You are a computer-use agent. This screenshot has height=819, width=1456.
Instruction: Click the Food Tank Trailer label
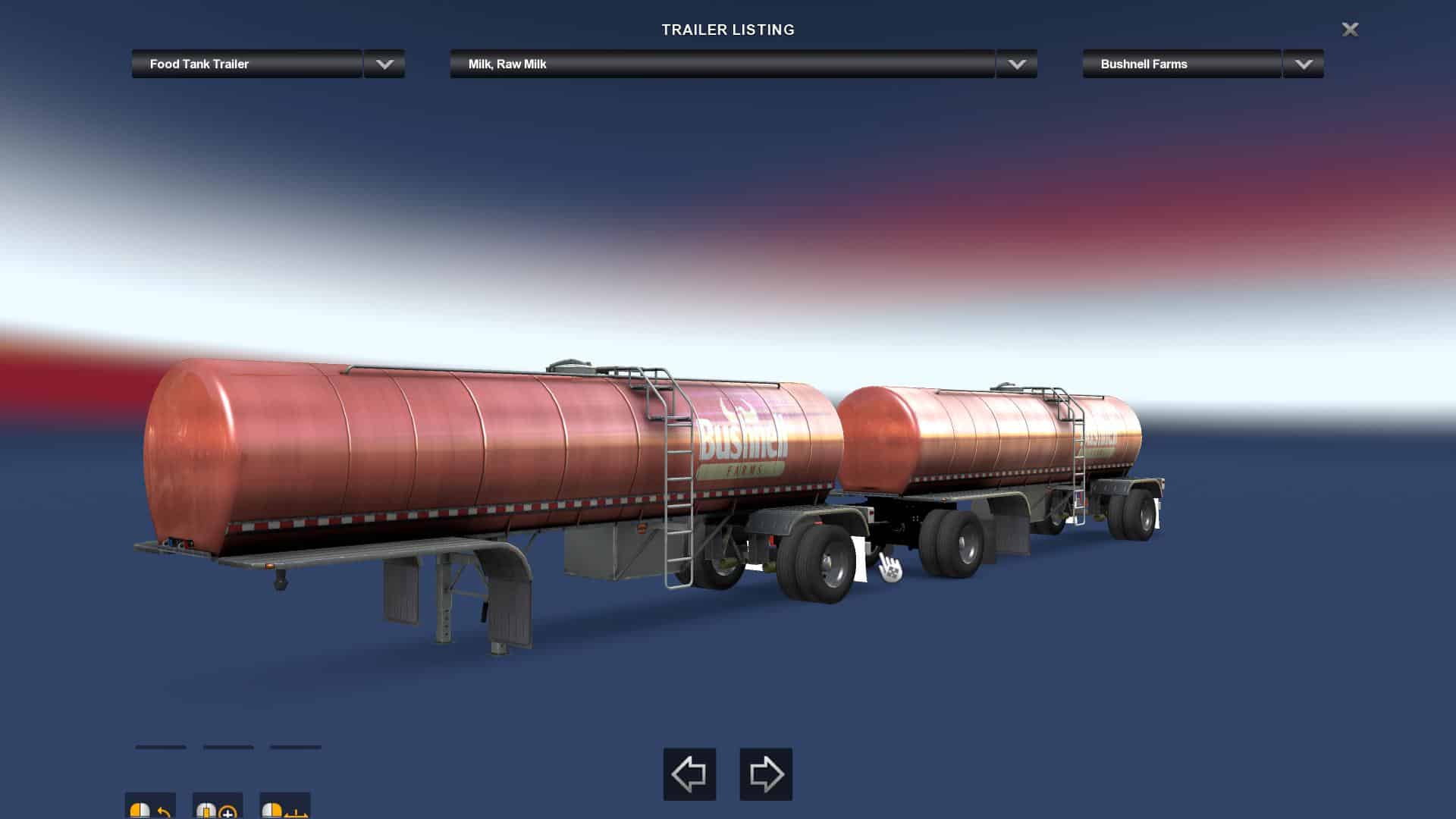pyautogui.click(x=199, y=64)
